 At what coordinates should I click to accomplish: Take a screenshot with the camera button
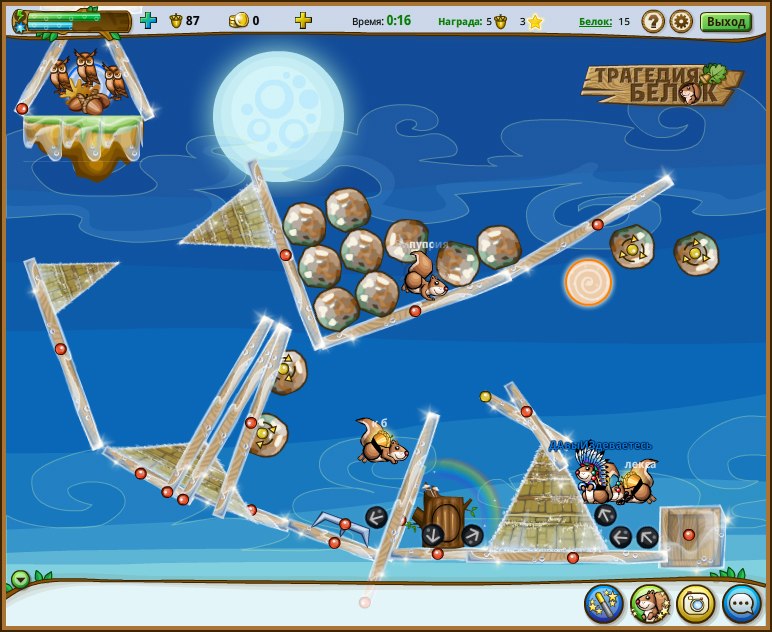coord(696,603)
